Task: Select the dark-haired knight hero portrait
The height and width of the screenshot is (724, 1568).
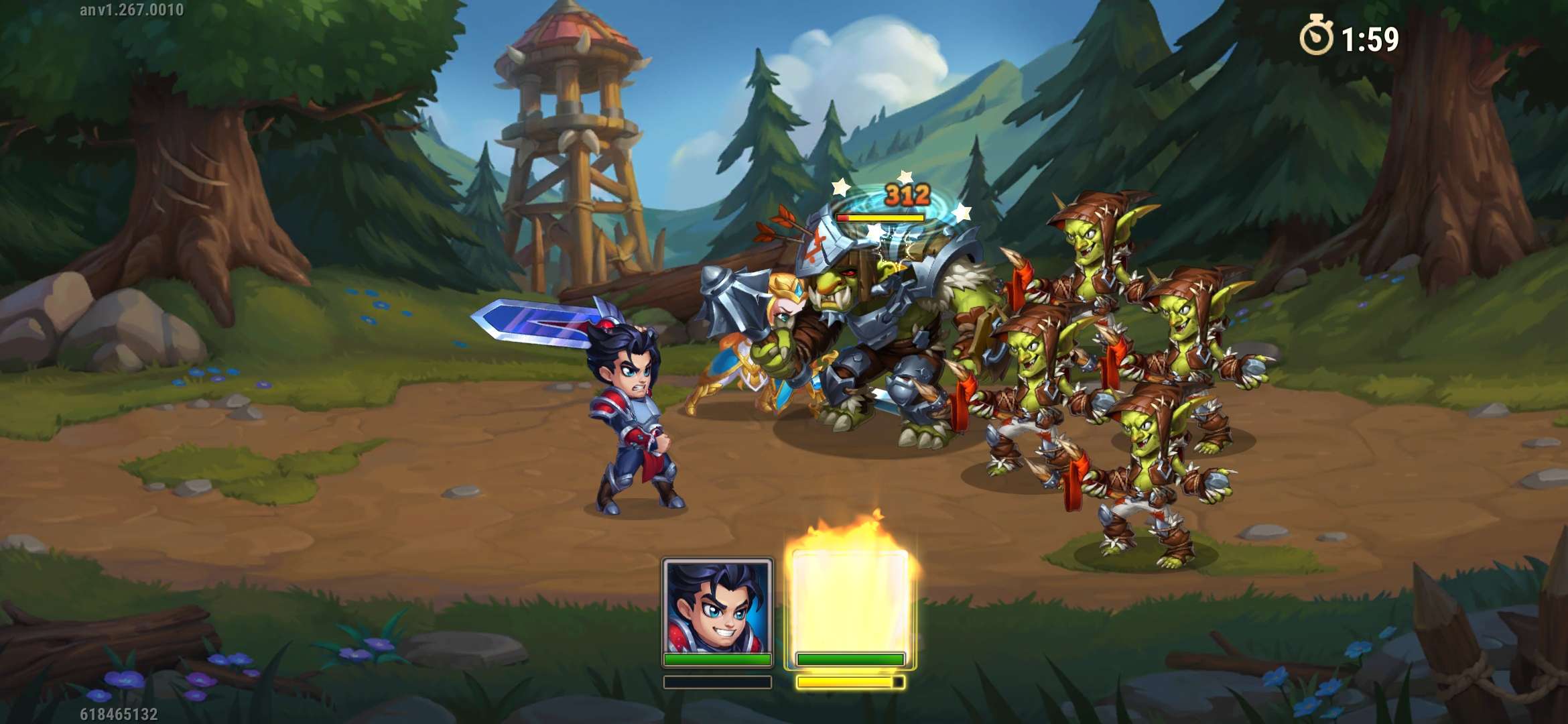Action: coord(717,607)
